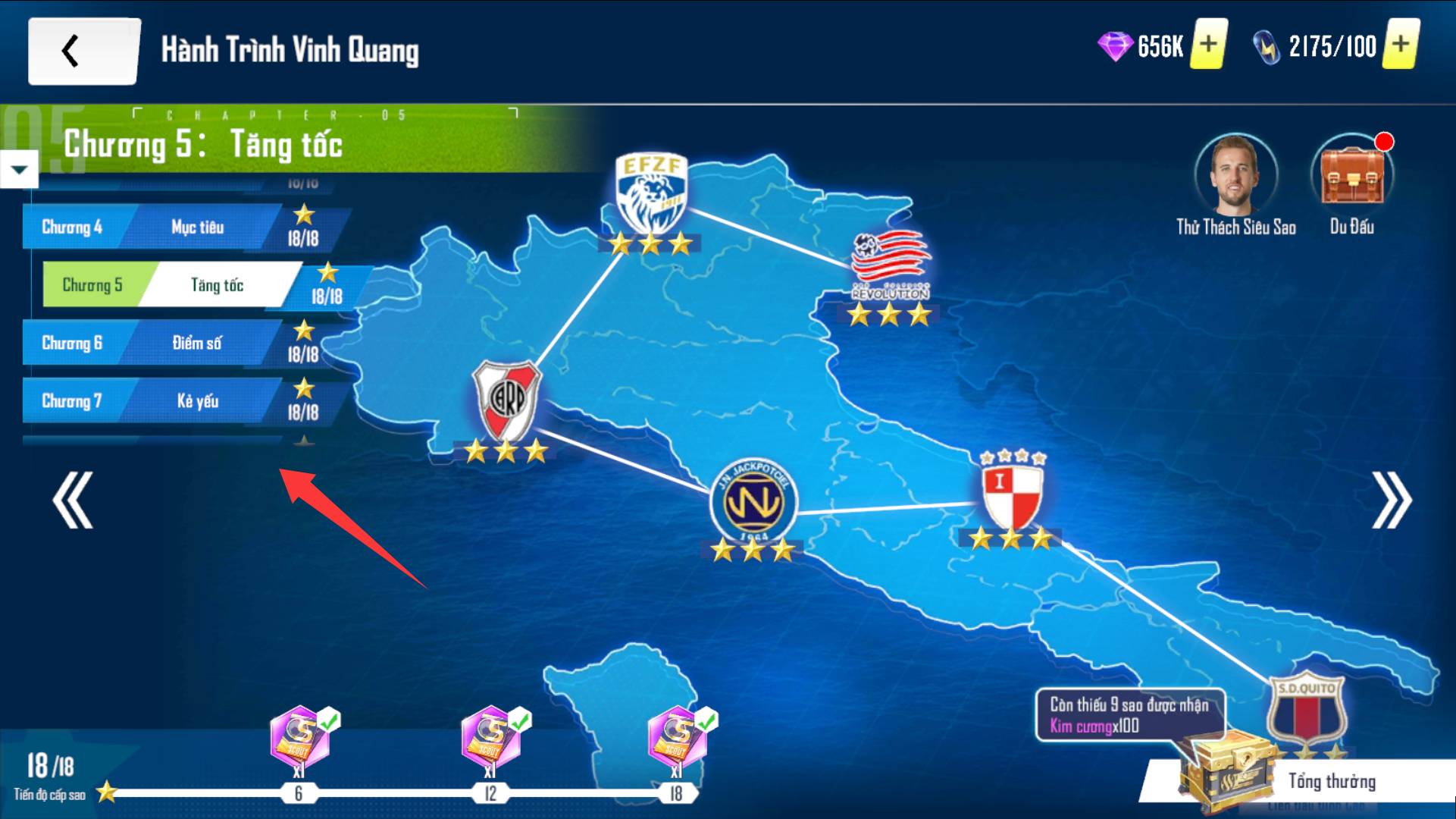Open Thử Thách Siêu Sao challenge
This screenshot has height=819, width=1456.
point(1235,176)
